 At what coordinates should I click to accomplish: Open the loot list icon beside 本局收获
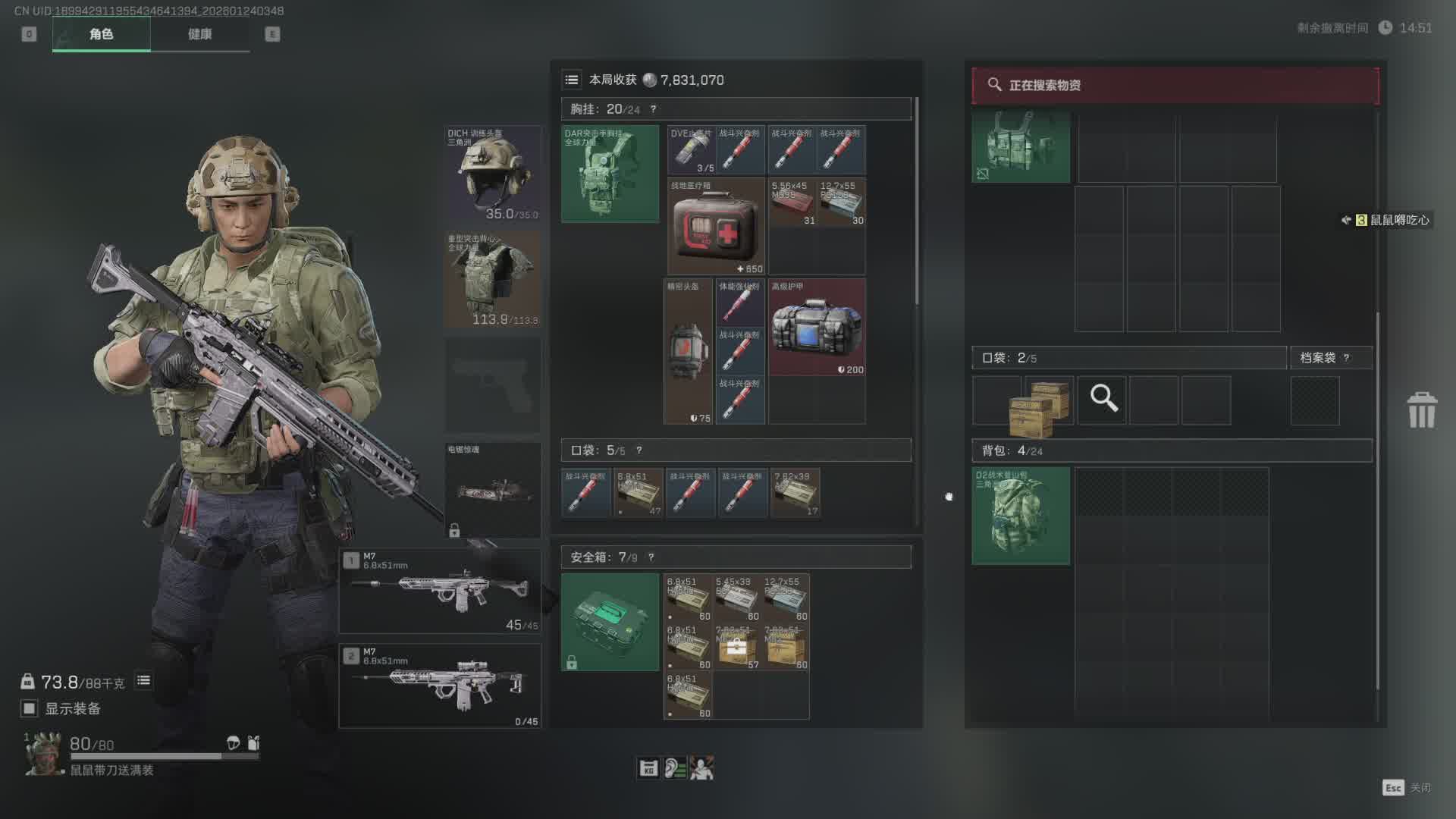tap(572, 80)
